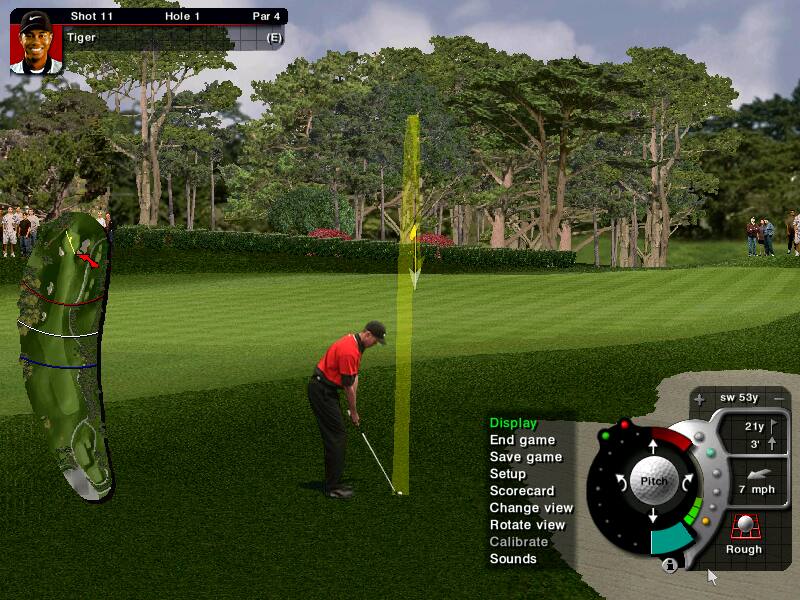Click the yellow light on the swing meter
The width and height of the screenshot is (800, 600).
pyautogui.click(x=706, y=520)
